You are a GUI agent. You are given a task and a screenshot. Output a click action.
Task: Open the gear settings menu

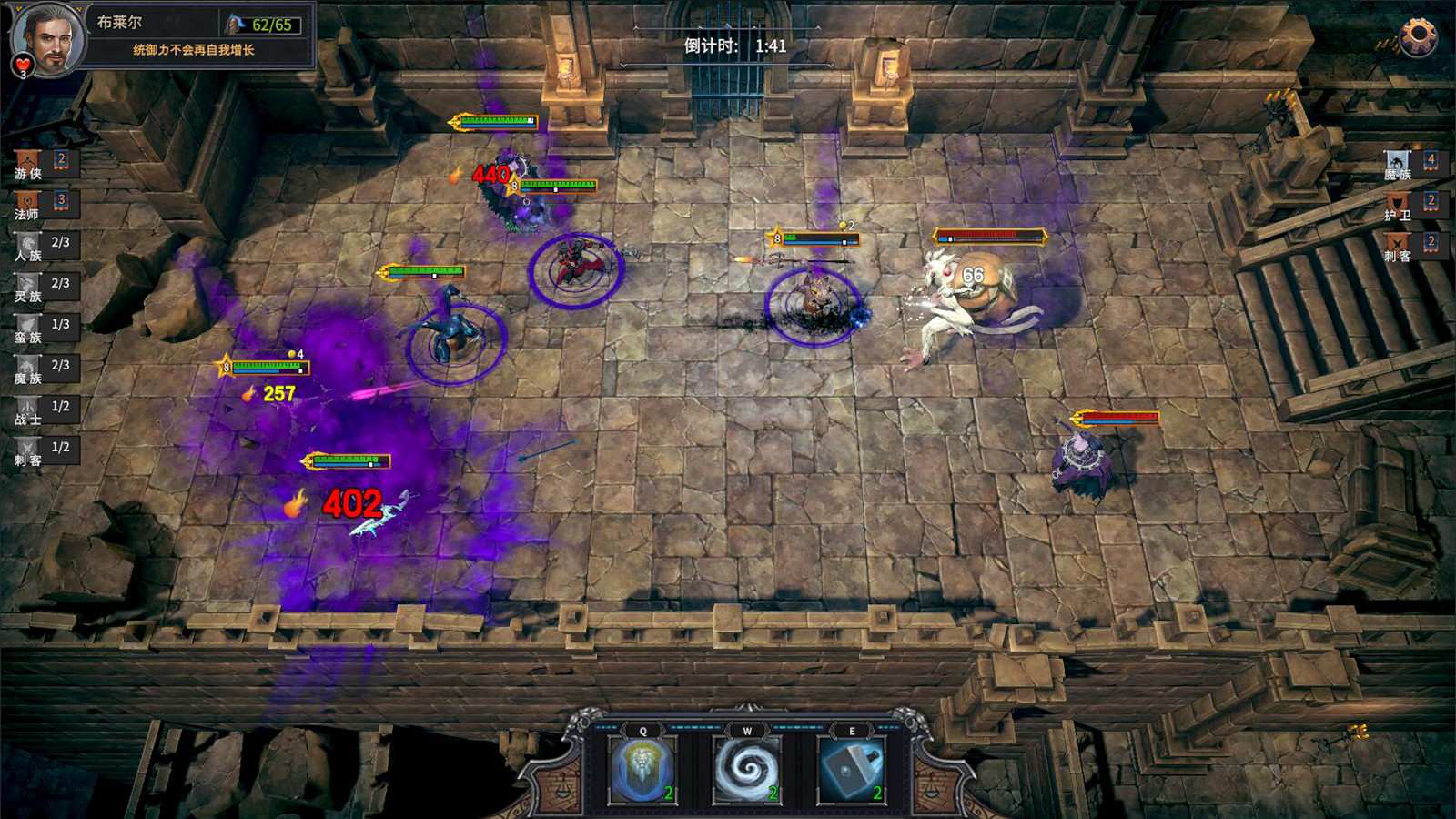(1417, 37)
